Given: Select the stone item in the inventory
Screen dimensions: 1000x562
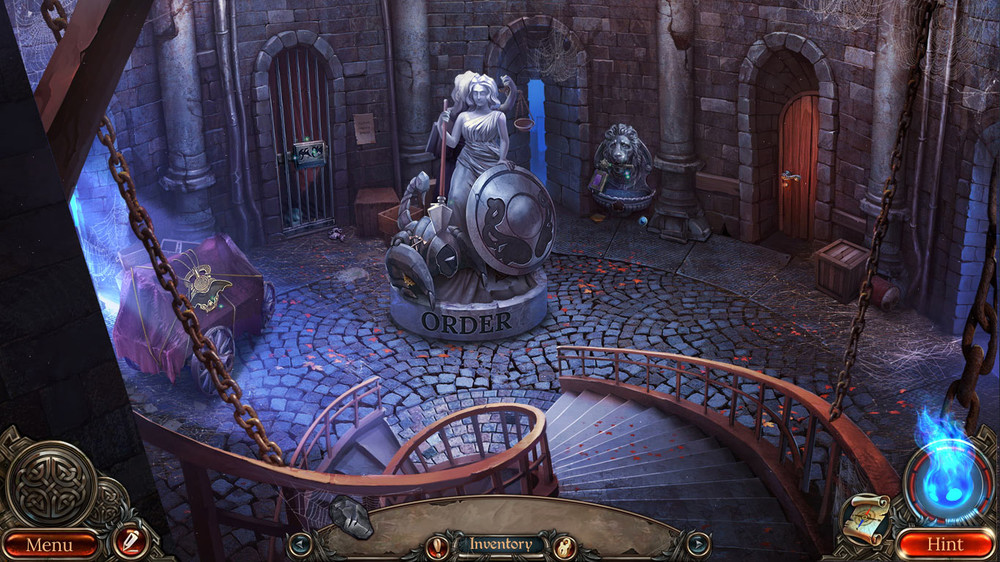Looking at the screenshot, I should point(351,516).
